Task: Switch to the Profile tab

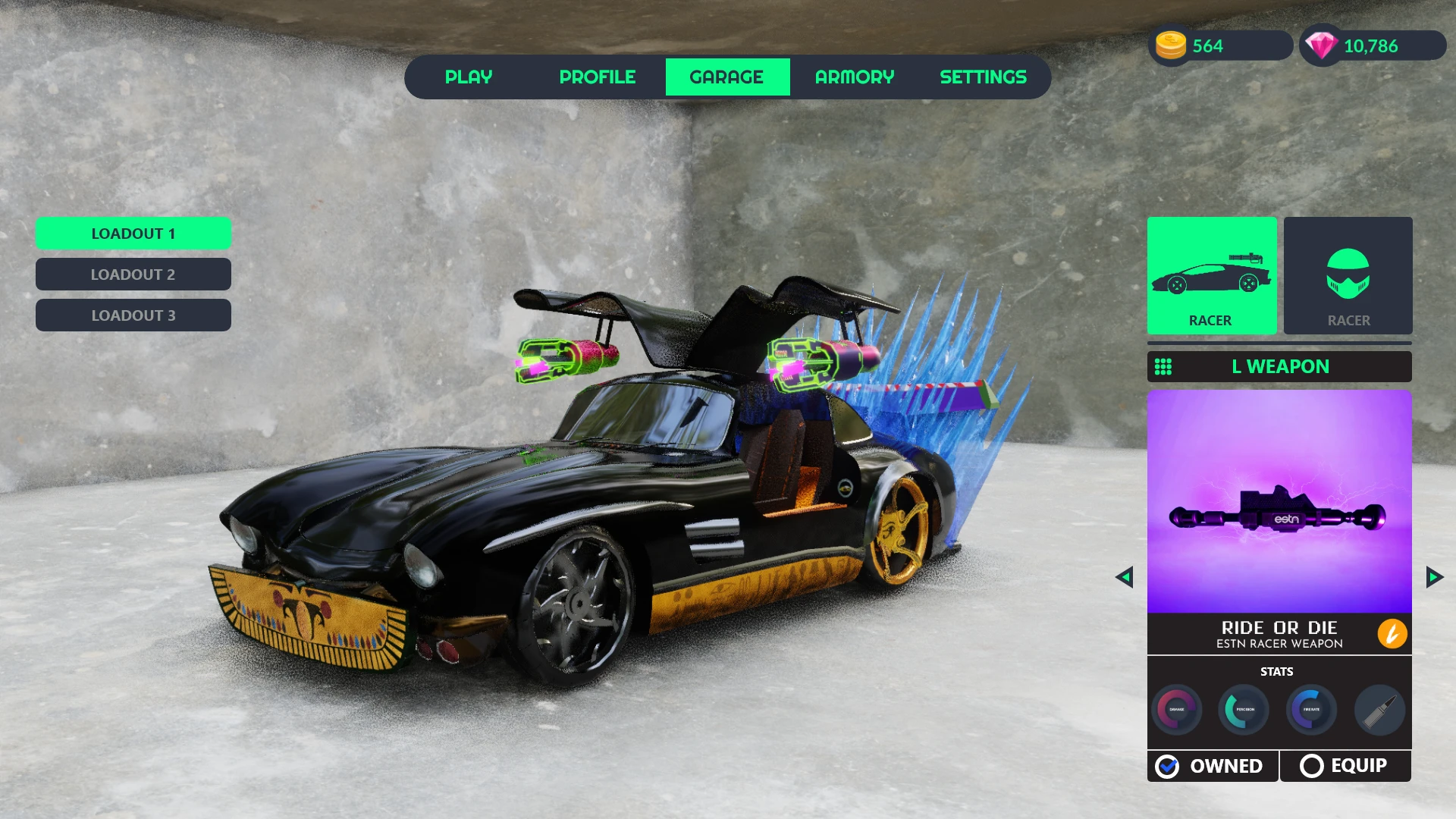Action: pyautogui.click(x=598, y=77)
